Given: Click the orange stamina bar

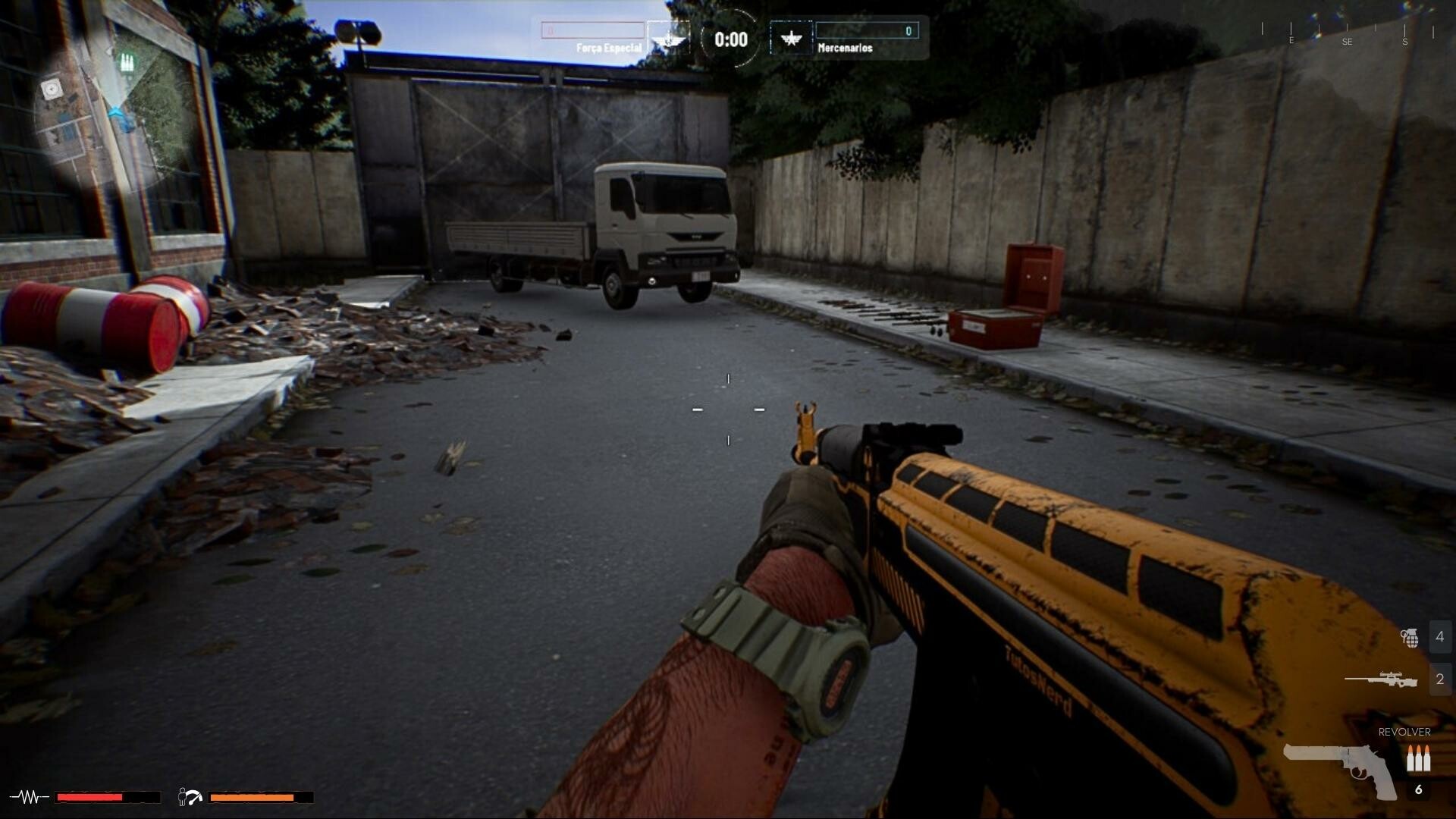Looking at the screenshot, I should point(250,796).
